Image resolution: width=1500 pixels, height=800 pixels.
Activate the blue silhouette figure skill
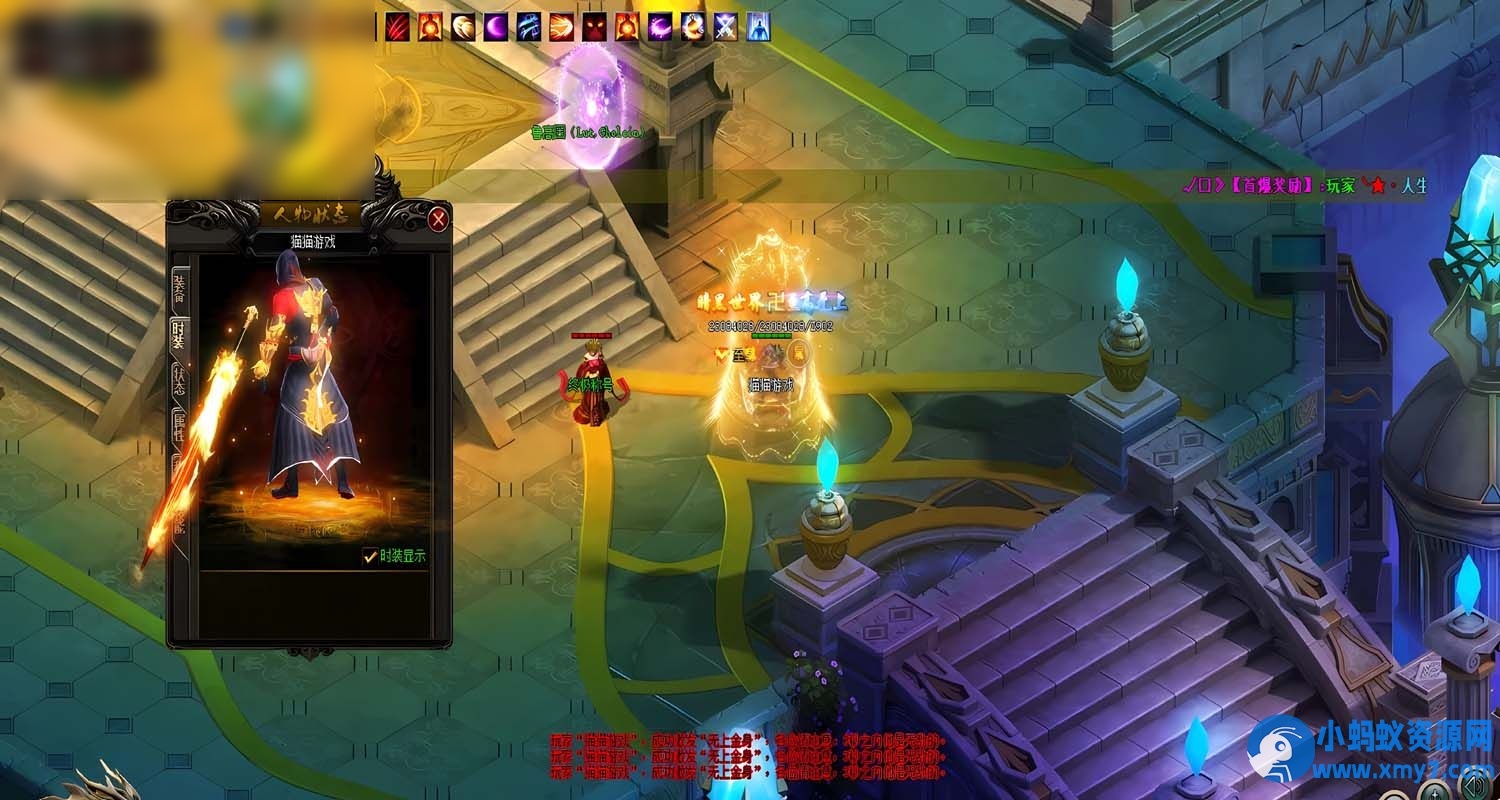click(x=758, y=27)
